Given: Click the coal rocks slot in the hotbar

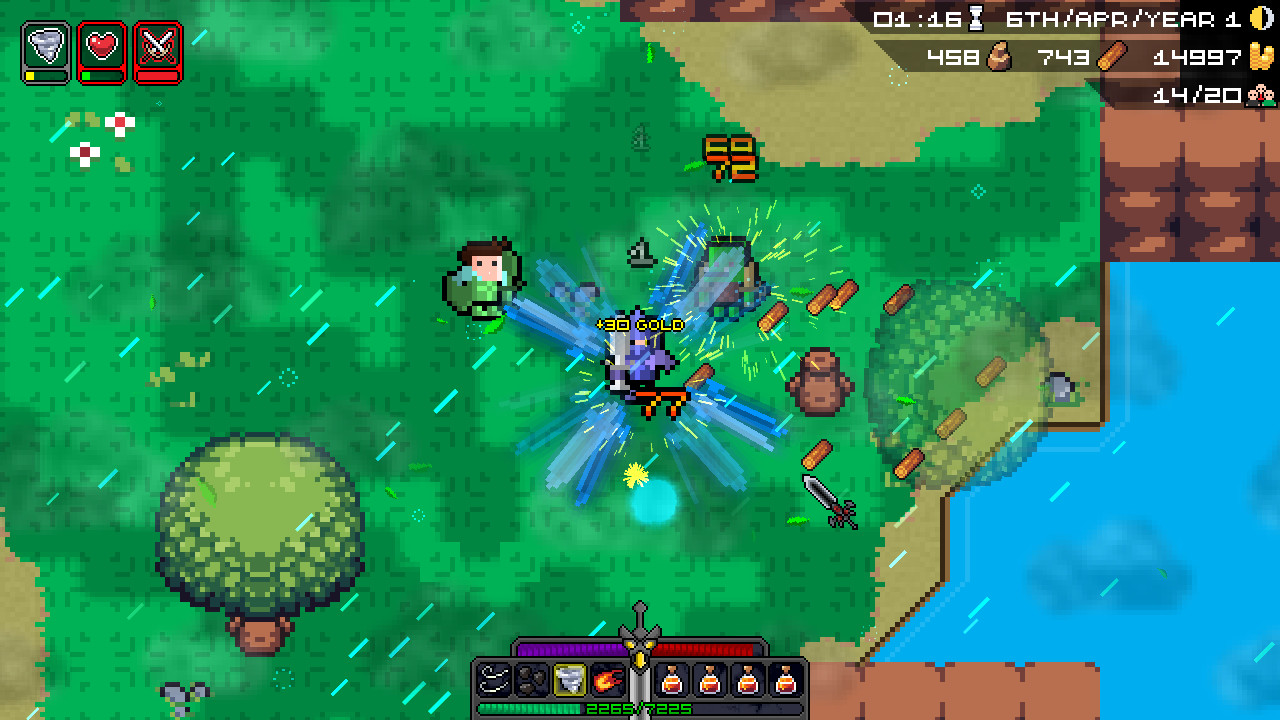Looking at the screenshot, I should click(x=530, y=680).
